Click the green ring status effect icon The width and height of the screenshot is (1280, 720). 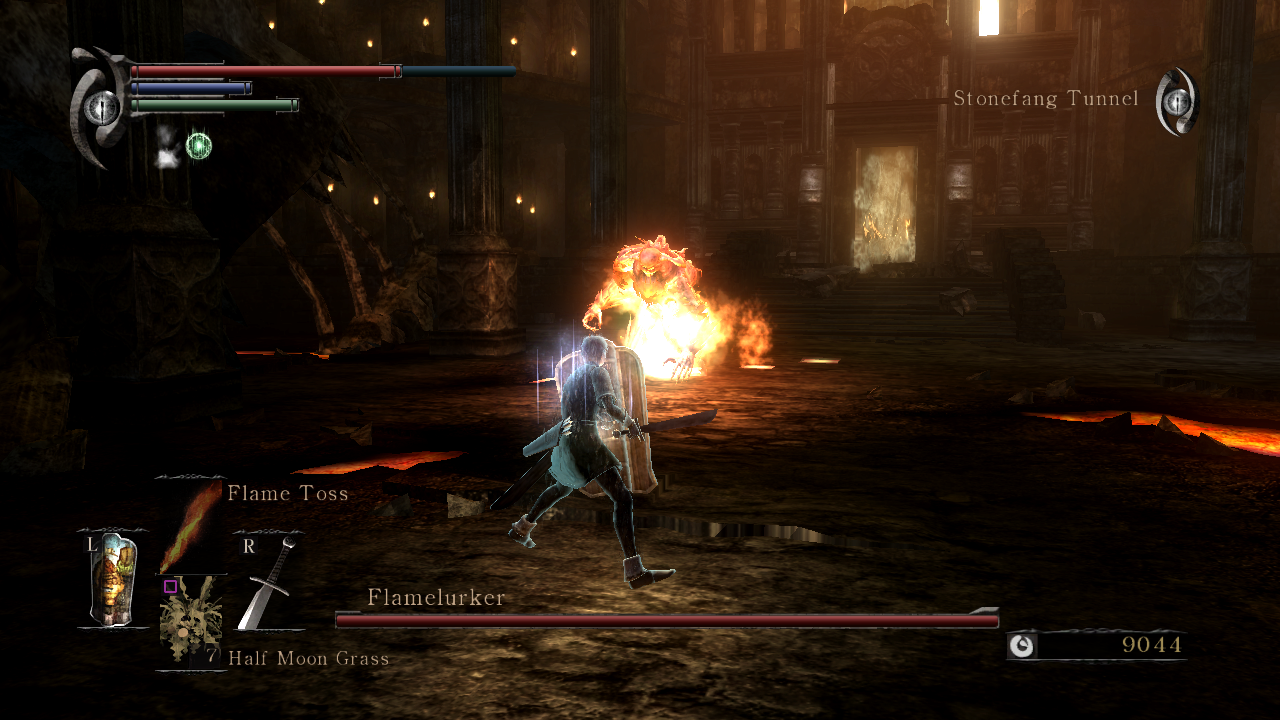click(x=199, y=146)
